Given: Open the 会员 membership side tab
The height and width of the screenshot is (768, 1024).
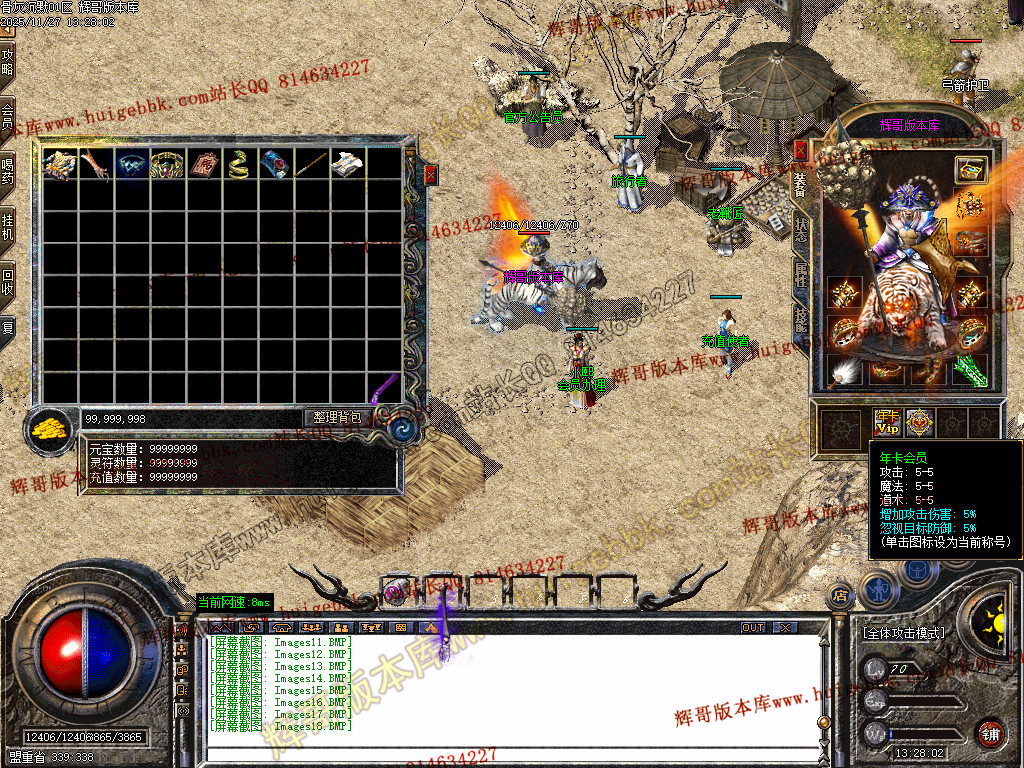Looking at the screenshot, I should [7, 116].
